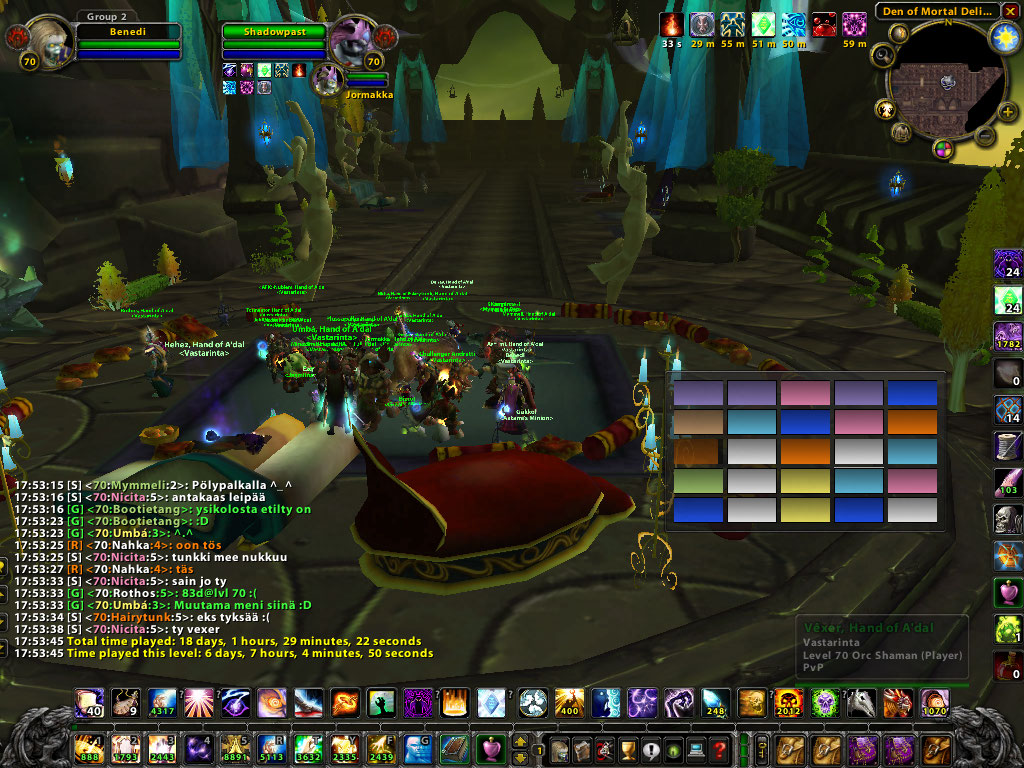The height and width of the screenshot is (768, 1024).
Task: Open the red question mark help button
Action: (719, 748)
